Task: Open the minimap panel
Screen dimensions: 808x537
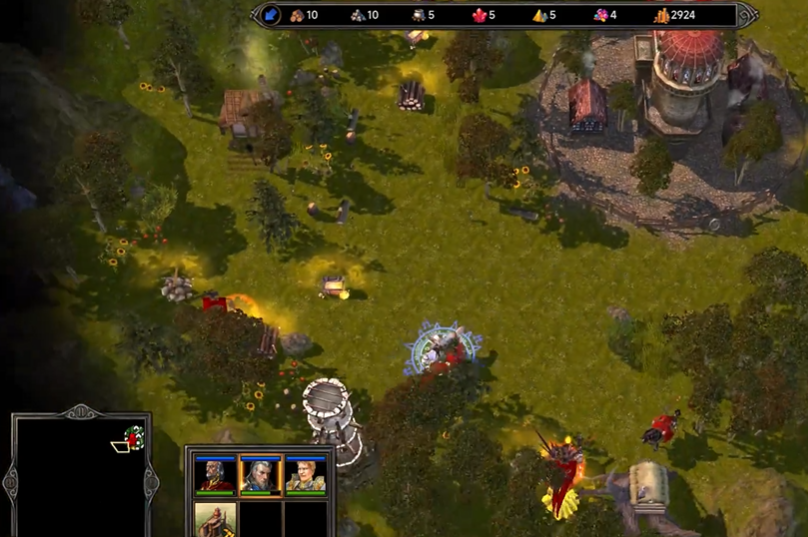Action: [80, 477]
